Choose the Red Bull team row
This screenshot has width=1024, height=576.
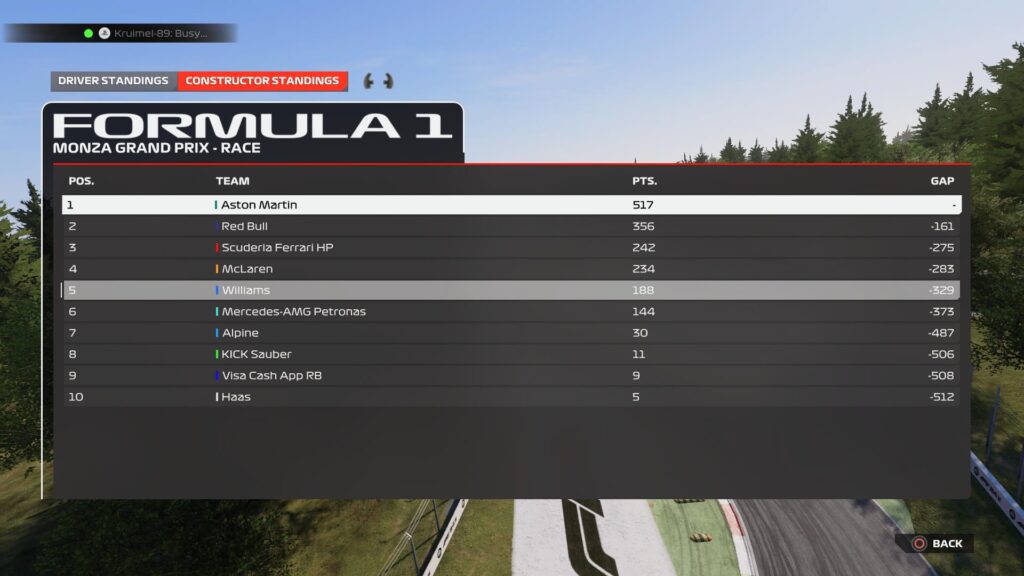[511, 227]
